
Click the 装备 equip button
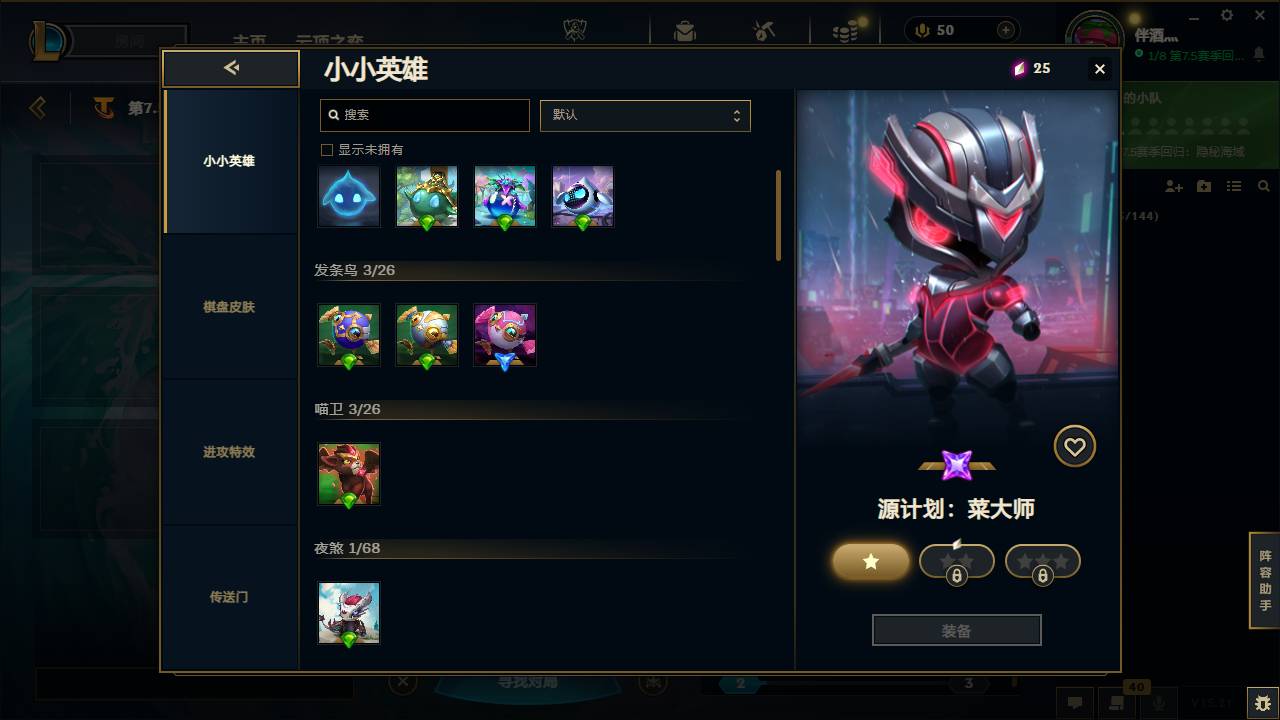point(956,629)
